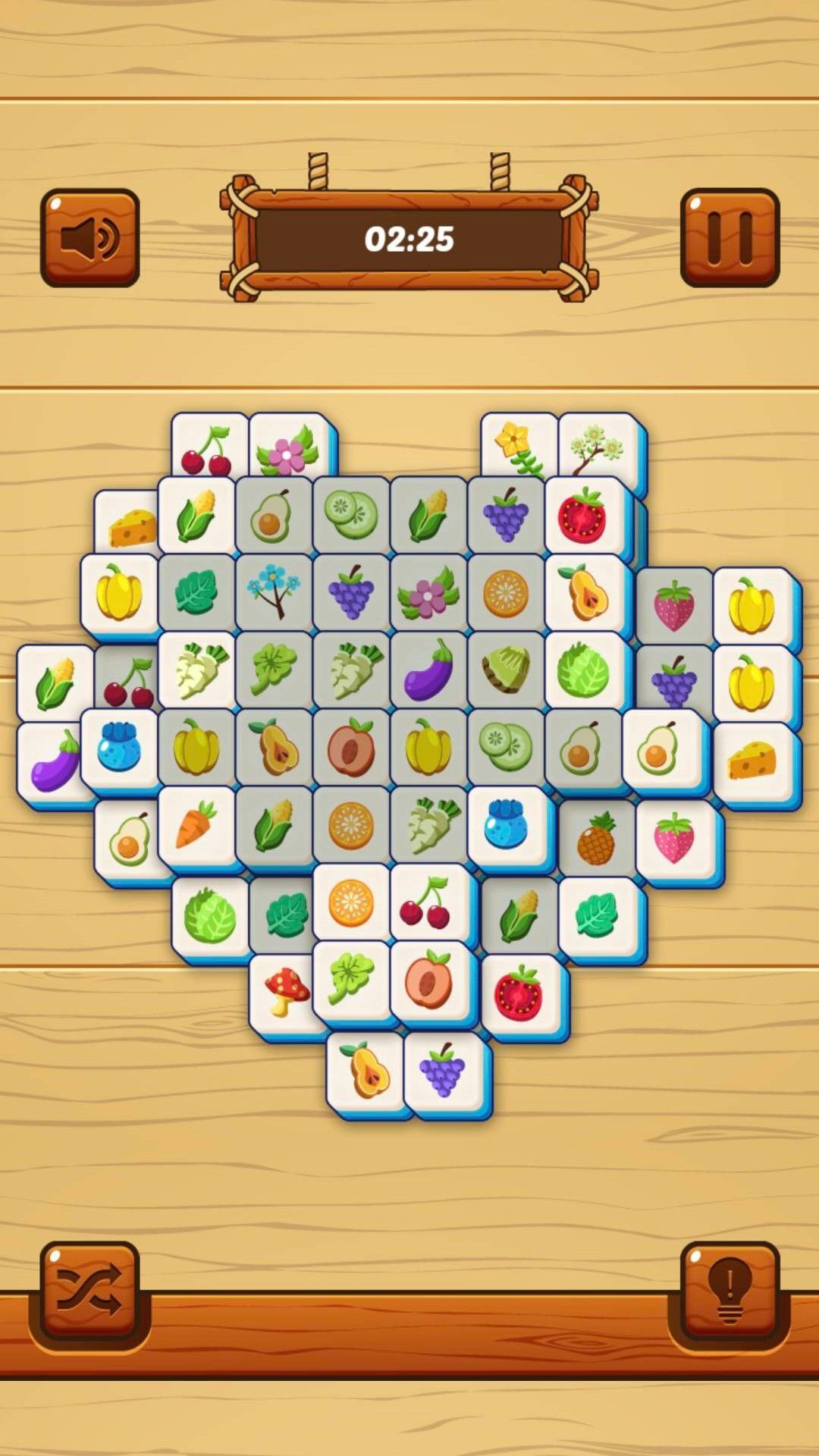Pick the carrot tile
819x1456 pixels.
pos(196,825)
